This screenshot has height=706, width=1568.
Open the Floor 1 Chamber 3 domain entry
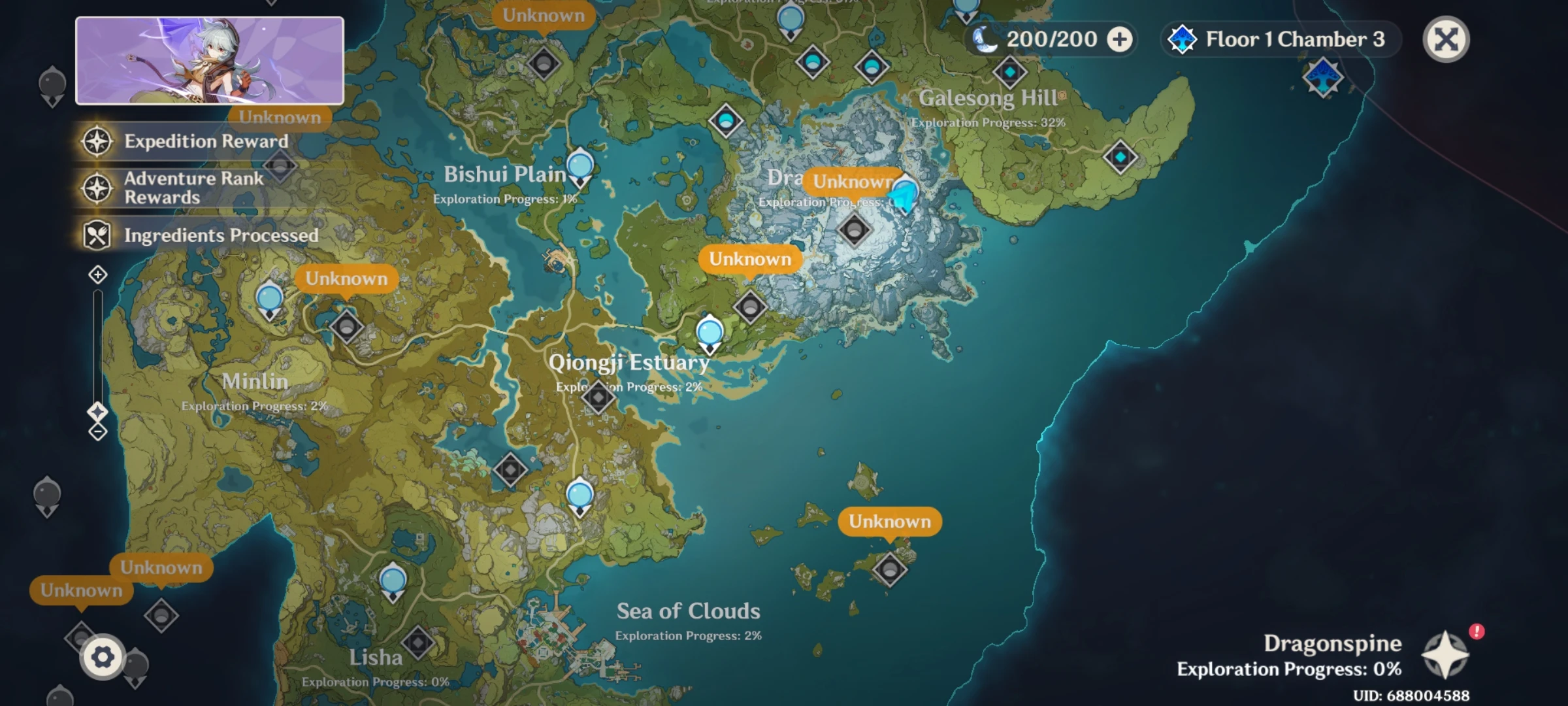[x=1281, y=39]
